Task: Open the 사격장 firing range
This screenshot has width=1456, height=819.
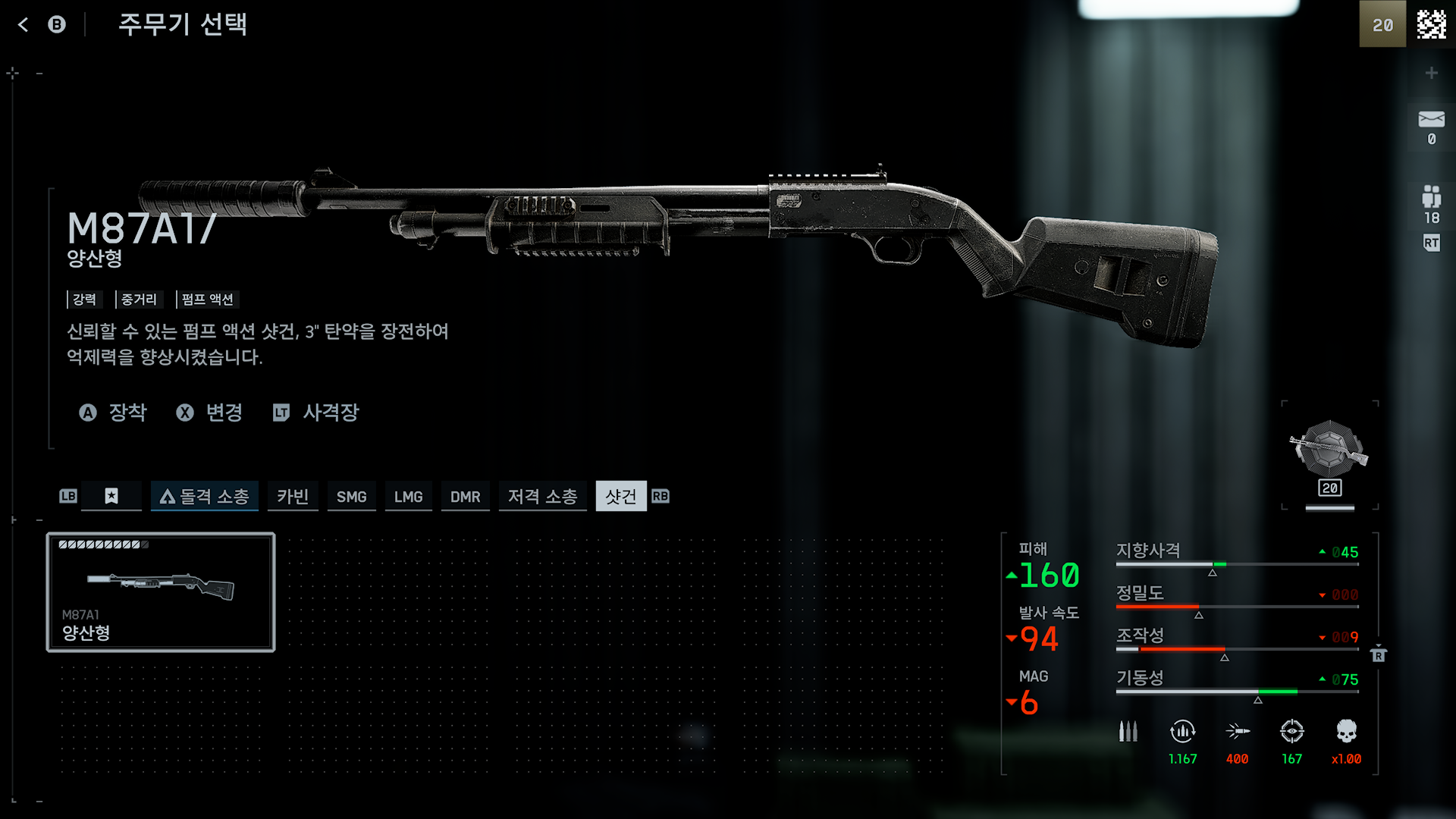Action: tap(316, 413)
